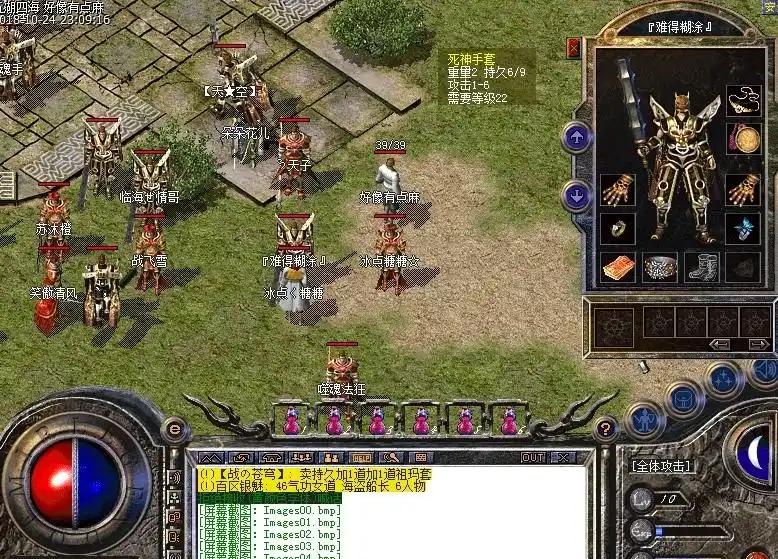Toggle the 全体攻击 attack mode label
This screenshot has width=778, height=559.
click(662, 466)
